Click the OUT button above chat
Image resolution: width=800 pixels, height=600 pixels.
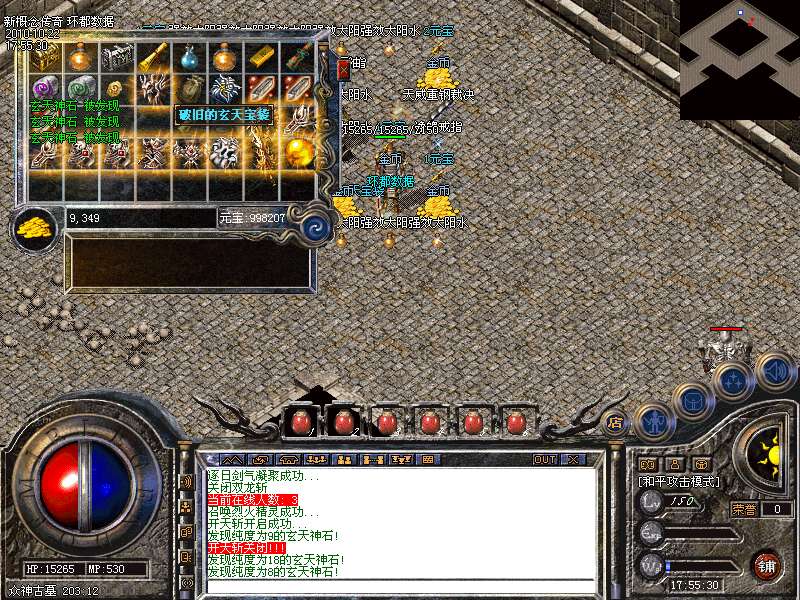(545, 460)
